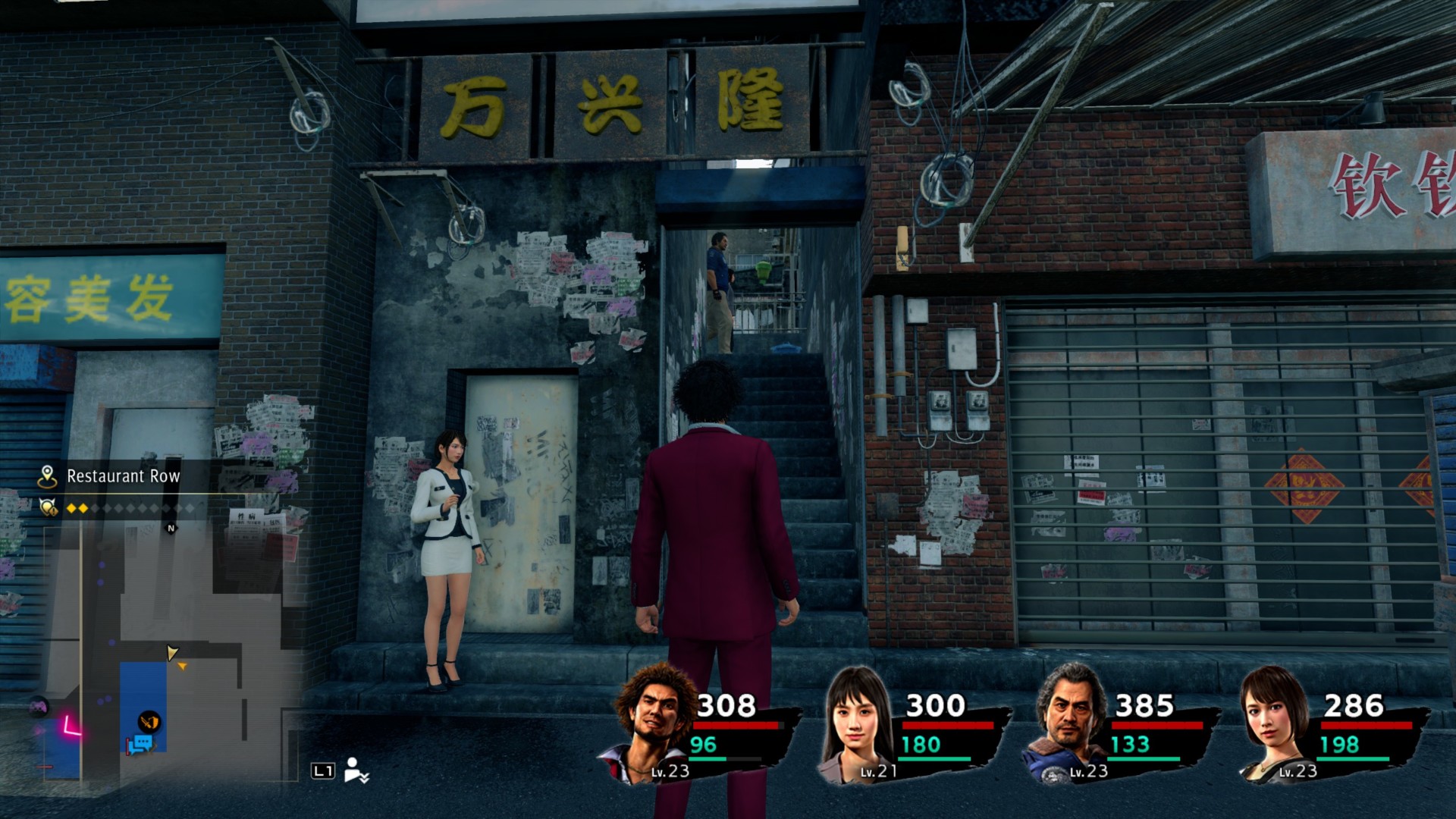This screenshot has width=1456, height=819.
Task: Click the sword and shield shop marker
Action: pos(149,721)
